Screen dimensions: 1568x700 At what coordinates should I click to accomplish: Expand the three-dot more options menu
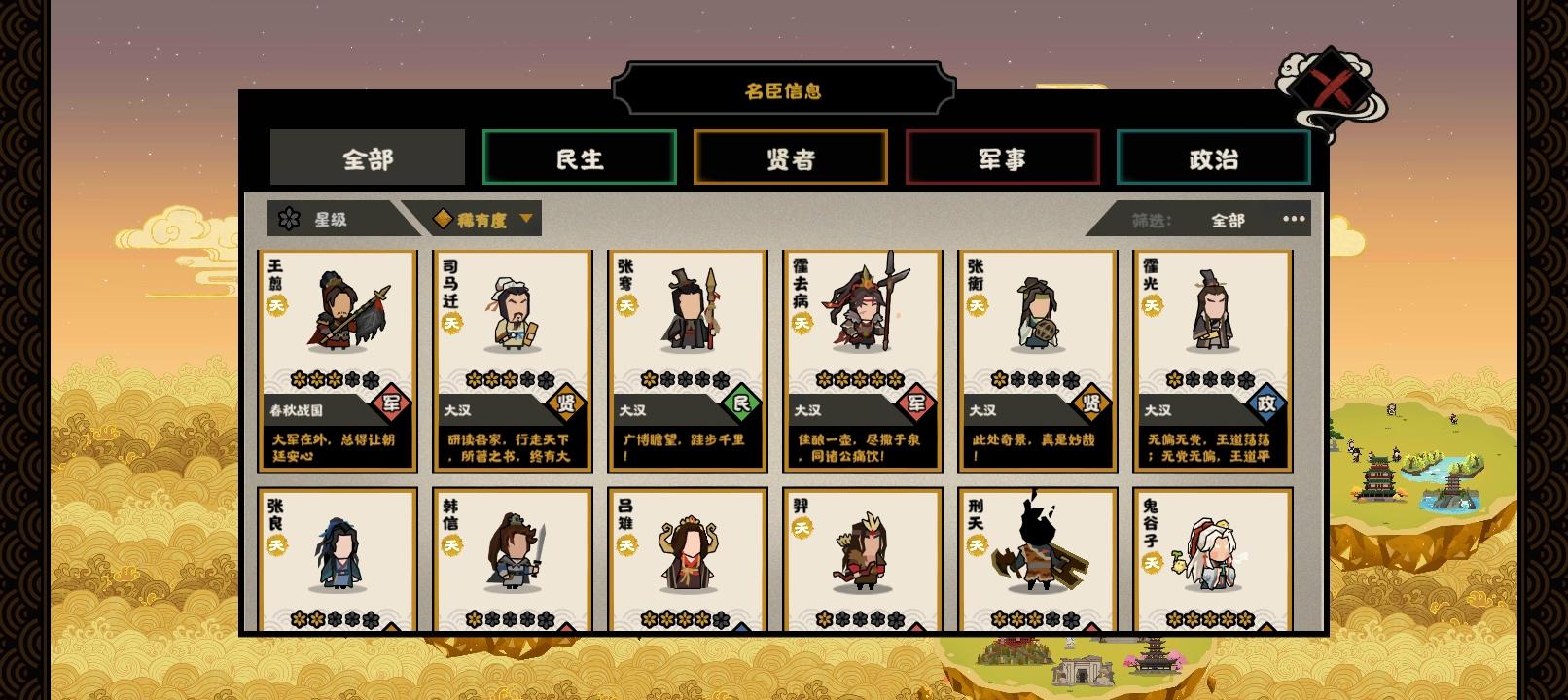[1294, 219]
